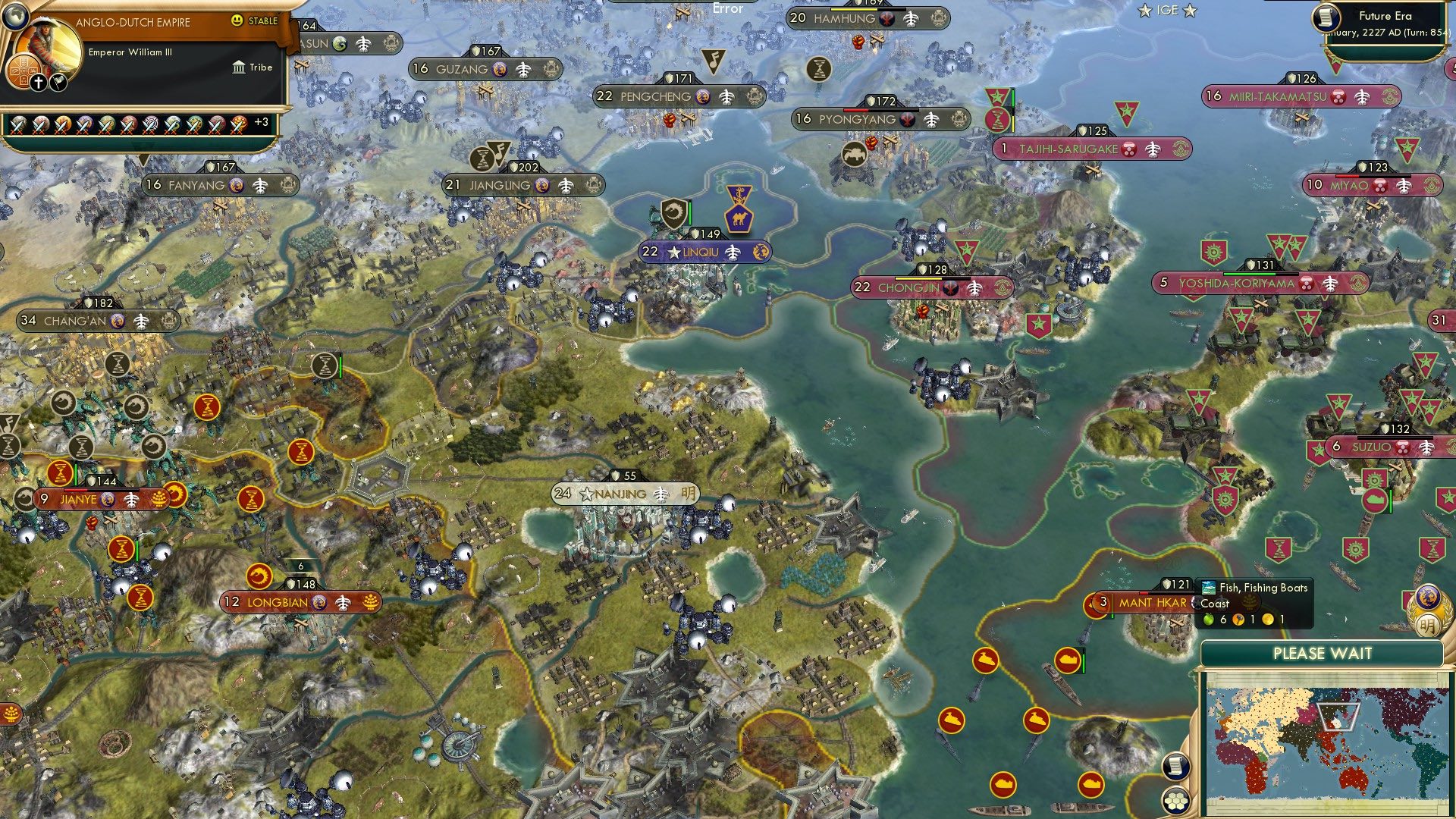The width and height of the screenshot is (1456, 819).
Task: Click the STABLE happiness smiley indicator
Action: click(237, 21)
